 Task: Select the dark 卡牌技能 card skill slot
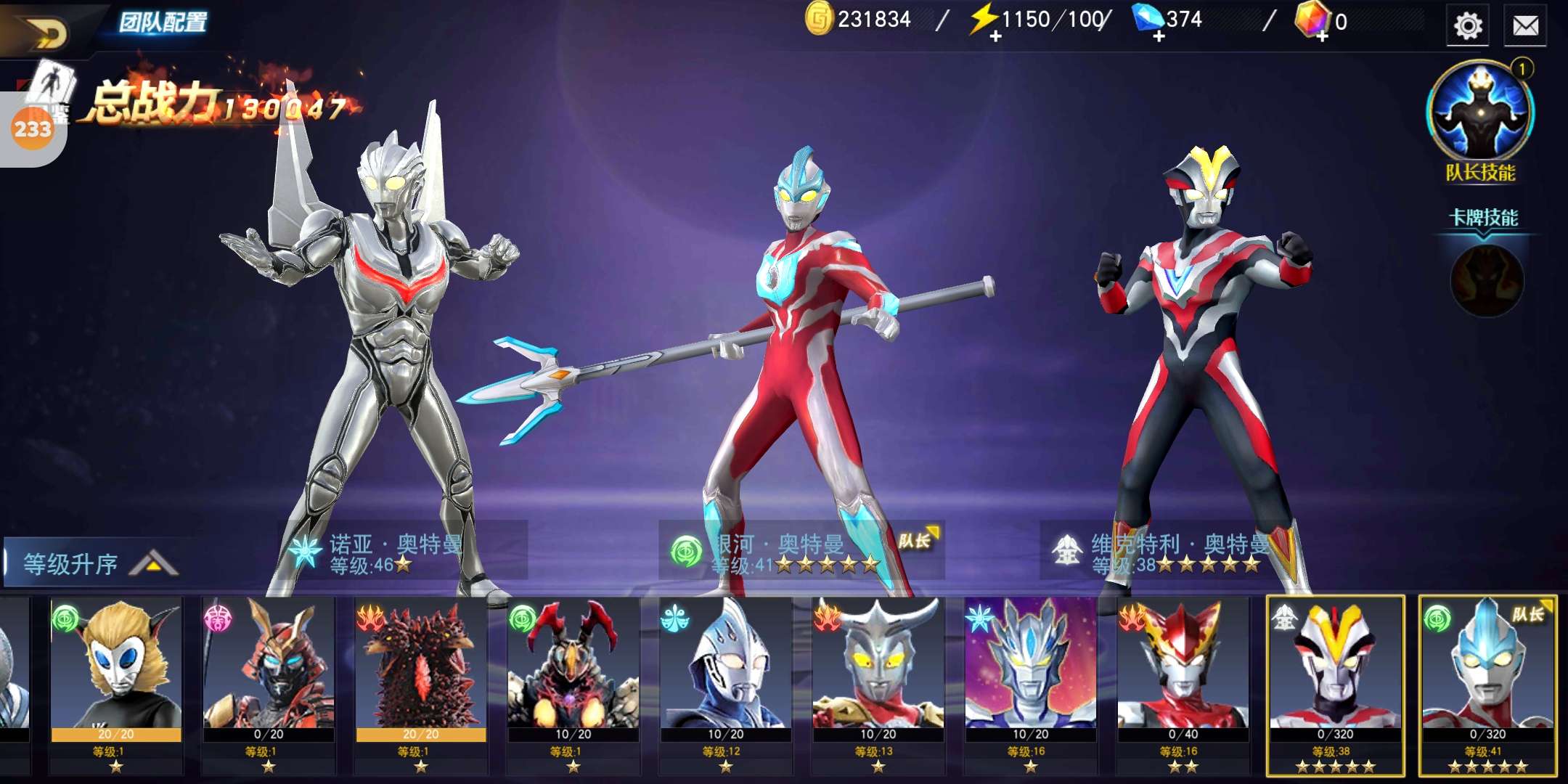point(1486,281)
